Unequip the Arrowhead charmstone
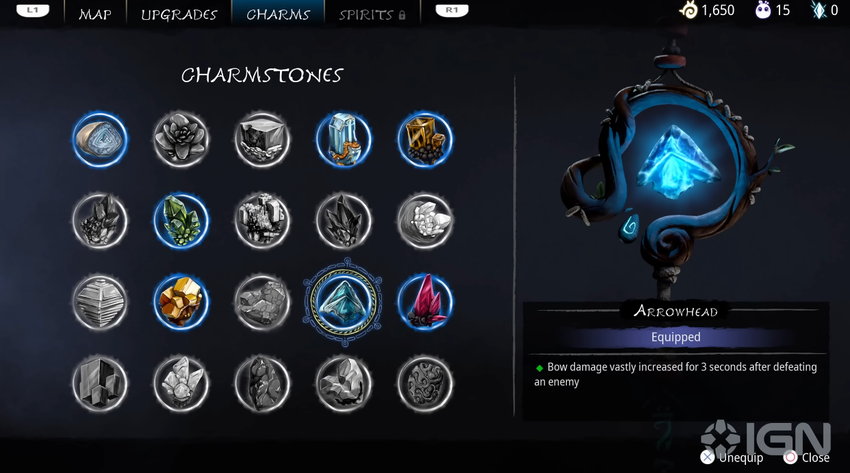This screenshot has width=850, height=473. pyautogui.click(x=734, y=457)
